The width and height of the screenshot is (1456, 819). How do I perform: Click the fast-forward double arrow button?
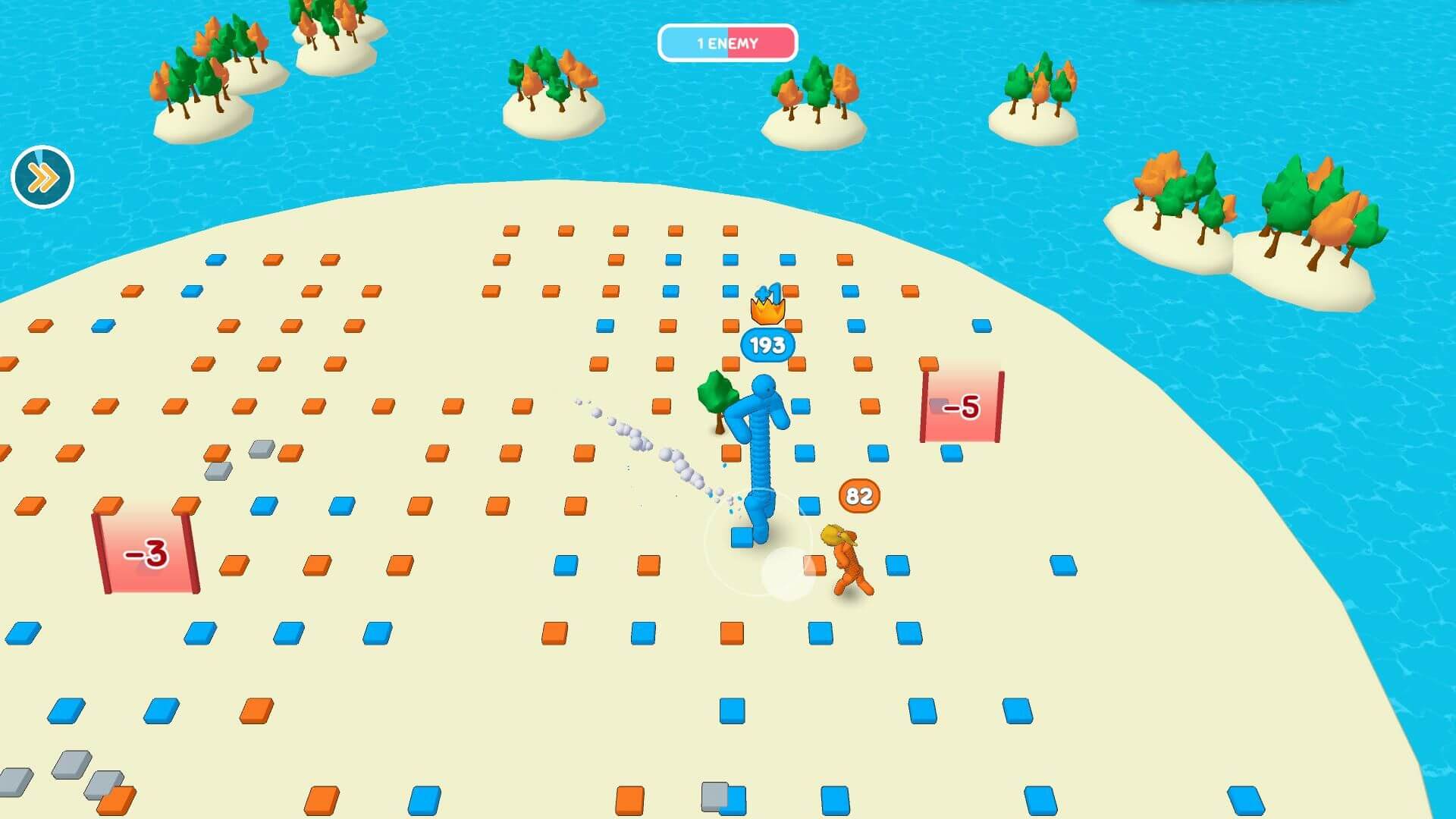coord(42,177)
